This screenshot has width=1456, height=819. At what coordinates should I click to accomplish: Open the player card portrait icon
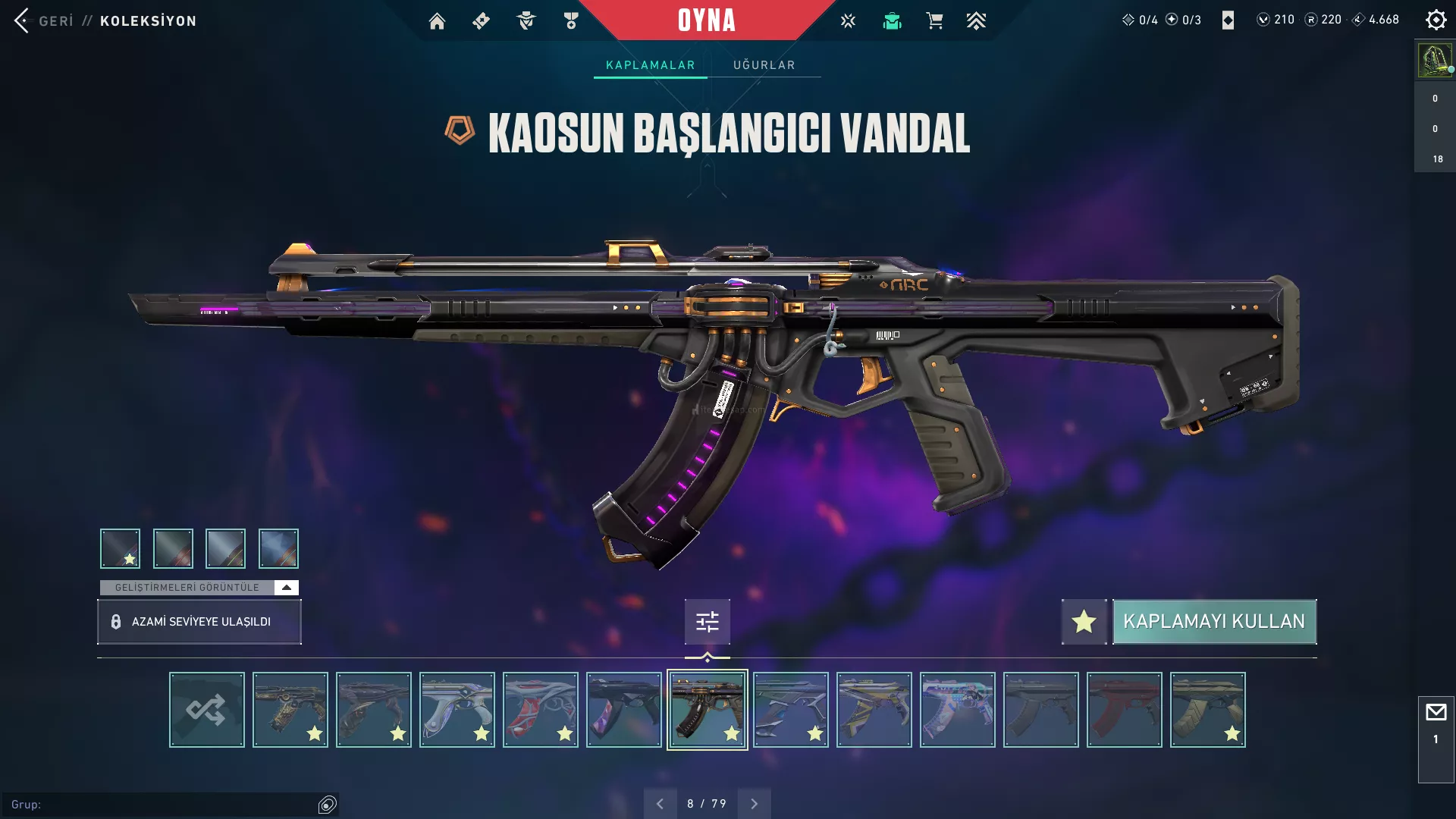(1435, 60)
